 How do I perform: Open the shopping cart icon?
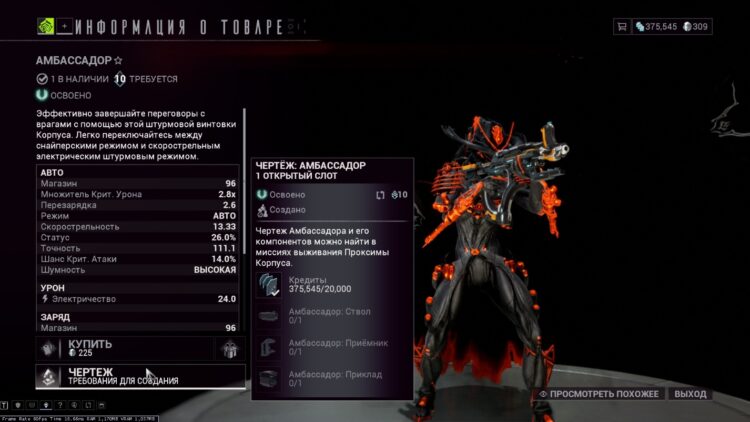tap(622, 26)
